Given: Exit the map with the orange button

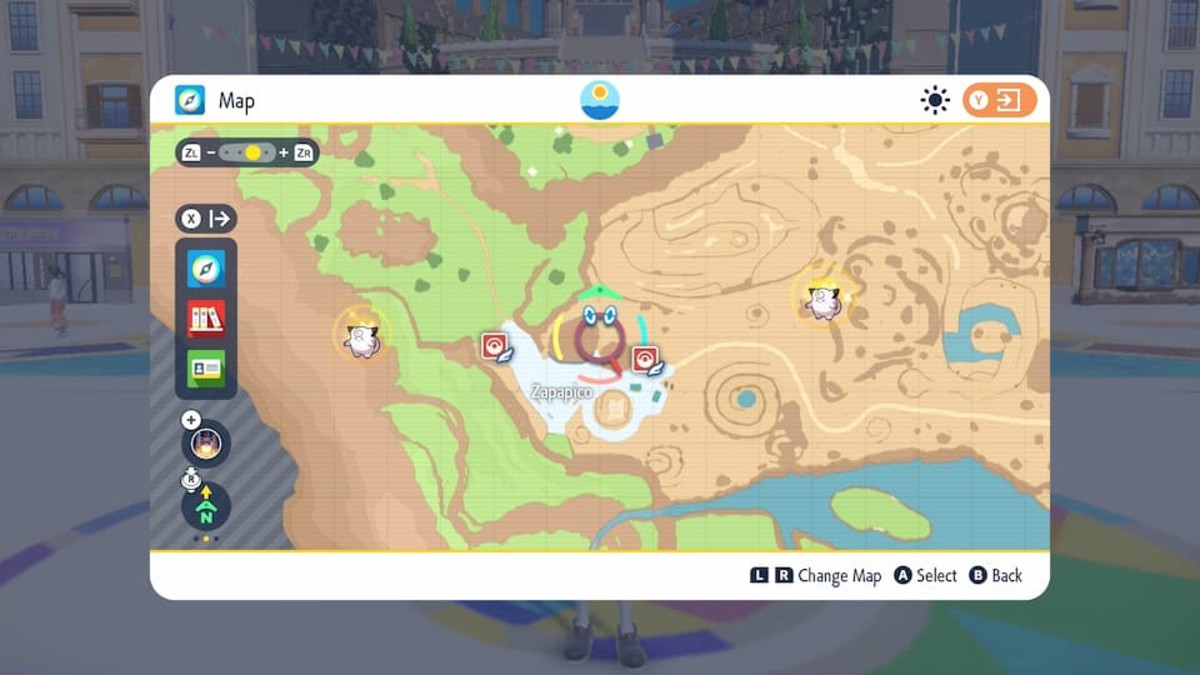Looking at the screenshot, I should pos(999,100).
